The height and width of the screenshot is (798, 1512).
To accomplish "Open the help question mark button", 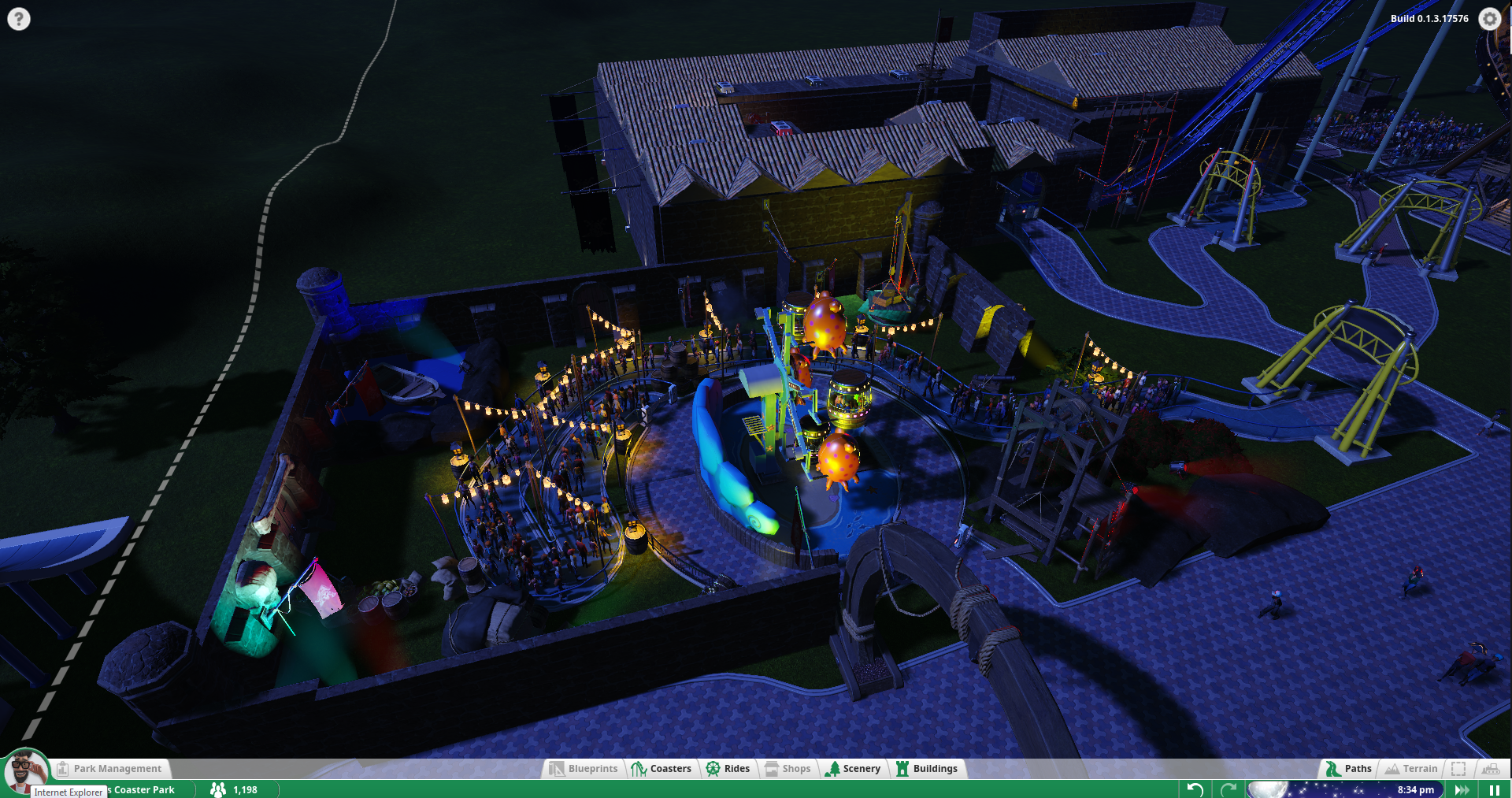I will (x=19, y=19).
